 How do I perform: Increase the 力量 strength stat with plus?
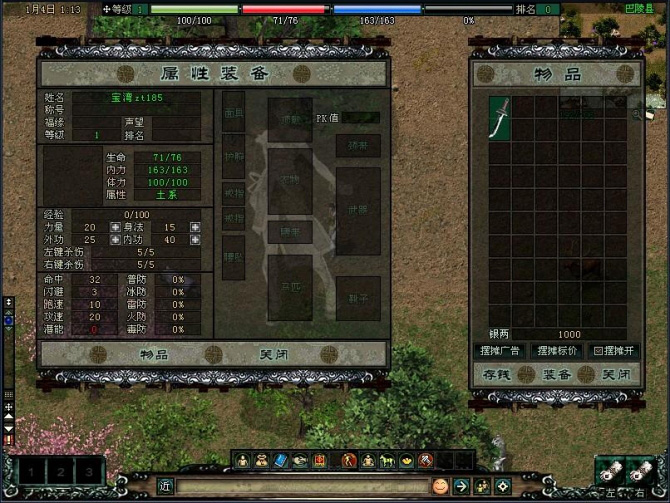click(x=115, y=227)
